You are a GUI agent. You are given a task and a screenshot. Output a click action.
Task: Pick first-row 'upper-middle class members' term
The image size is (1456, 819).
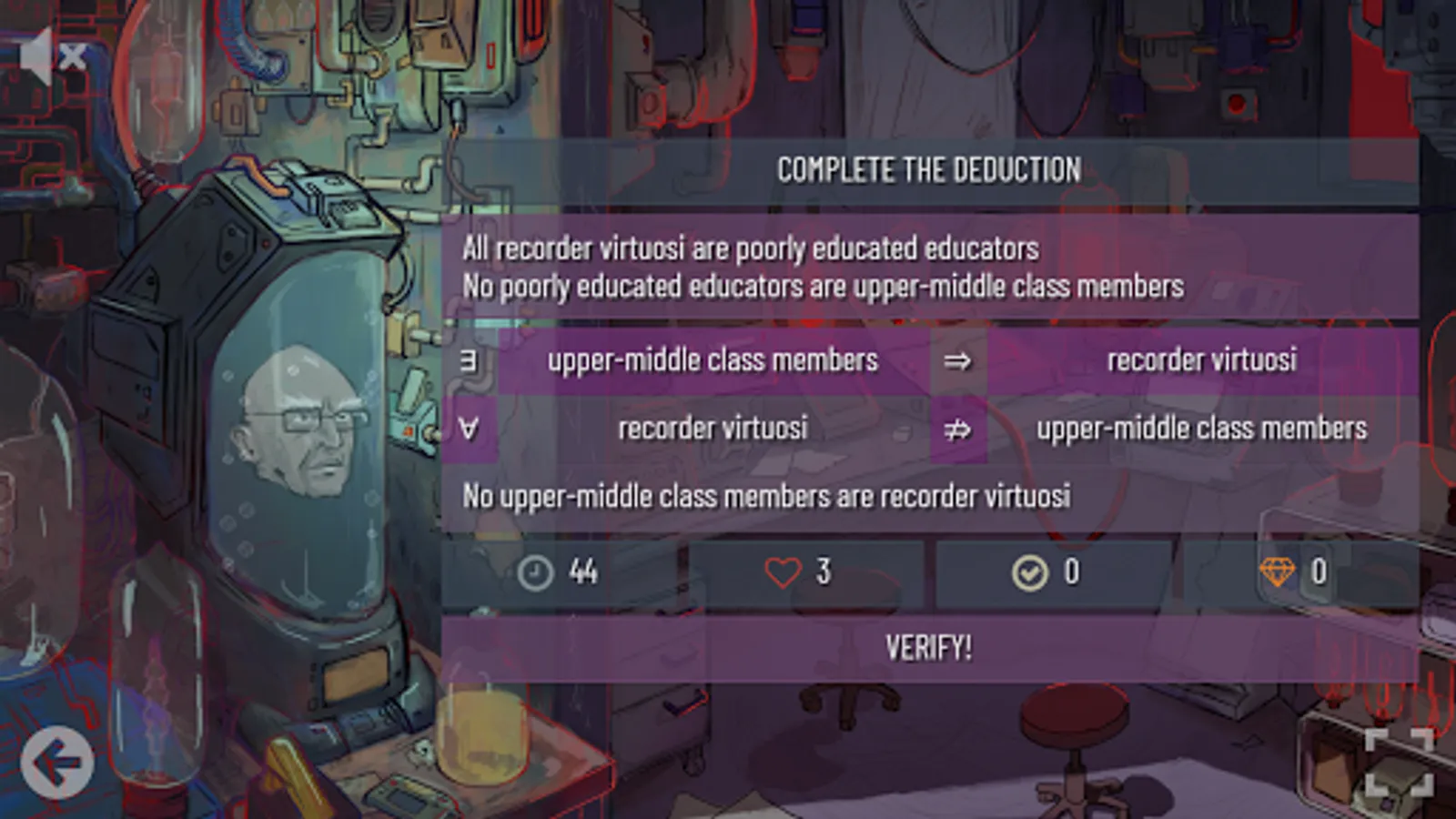point(713,361)
